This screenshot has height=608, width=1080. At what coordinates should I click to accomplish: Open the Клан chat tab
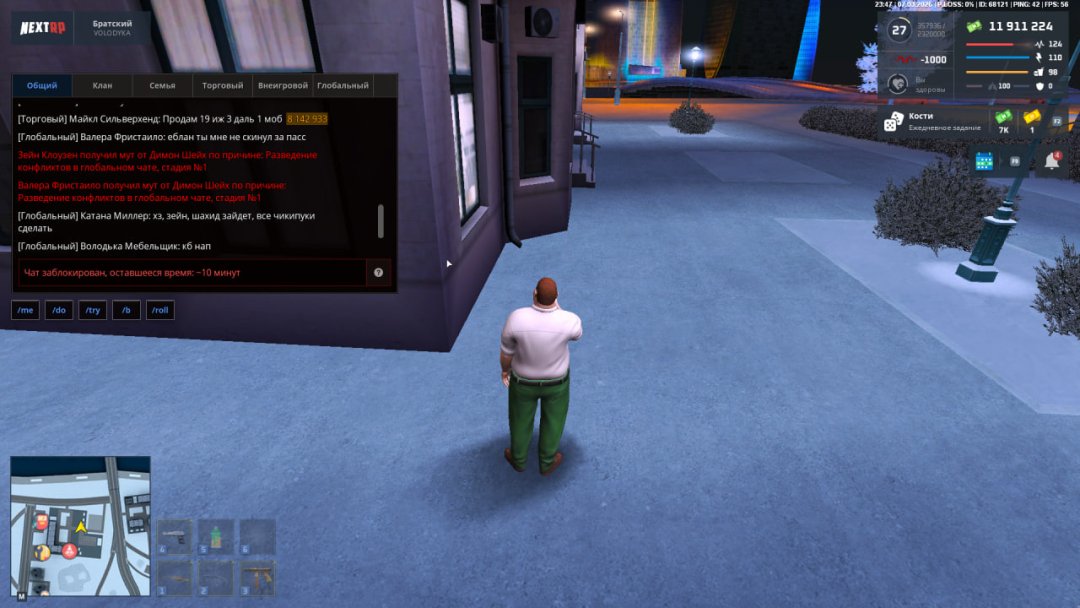[x=102, y=86]
